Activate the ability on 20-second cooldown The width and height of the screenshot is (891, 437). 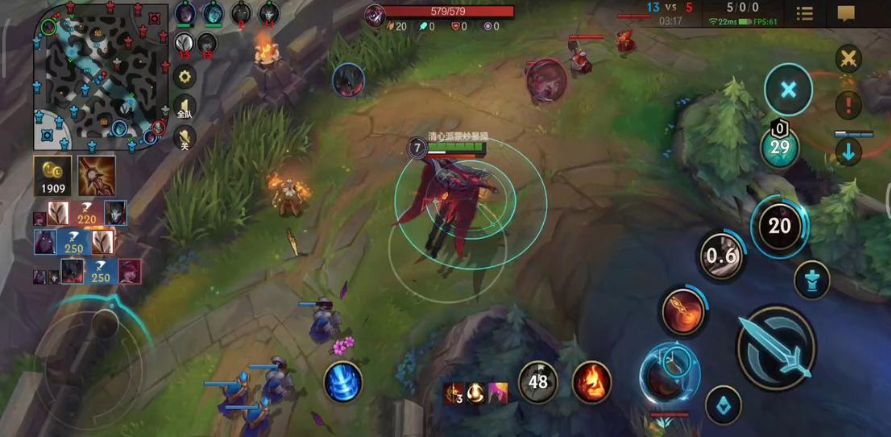(x=779, y=226)
